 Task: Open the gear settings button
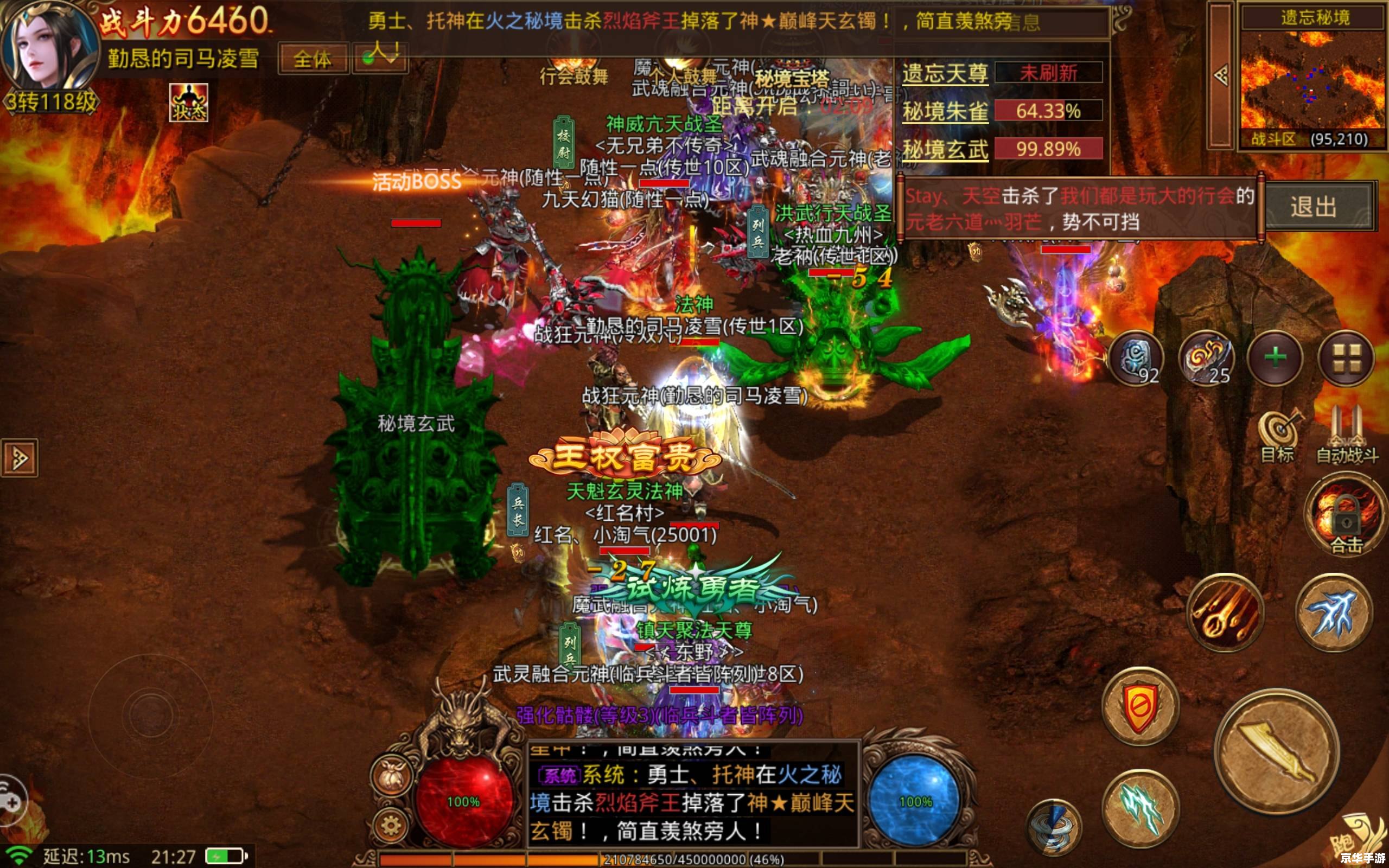tap(391, 827)
